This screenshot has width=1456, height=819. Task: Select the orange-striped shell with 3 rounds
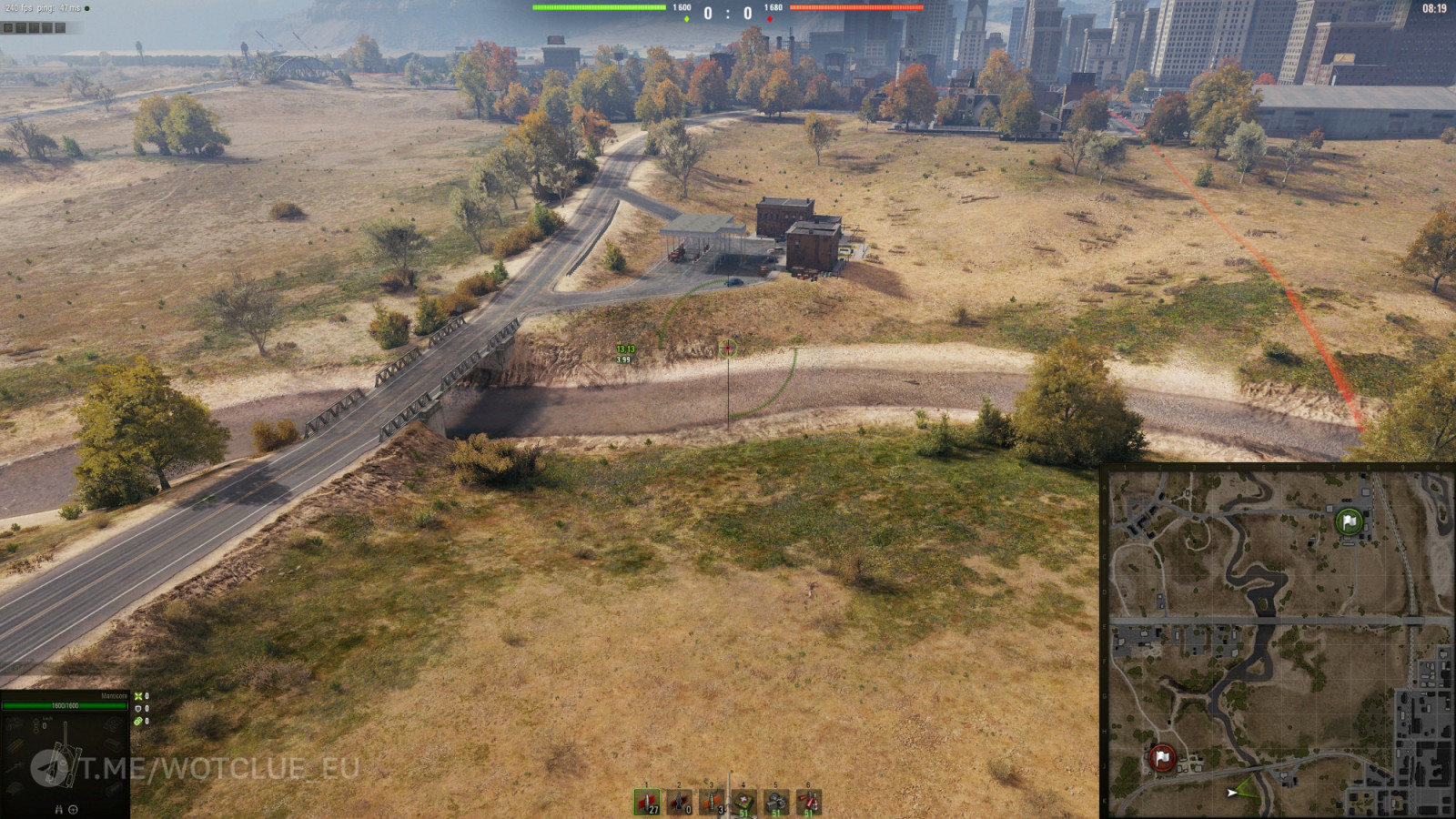coord(712,803)
